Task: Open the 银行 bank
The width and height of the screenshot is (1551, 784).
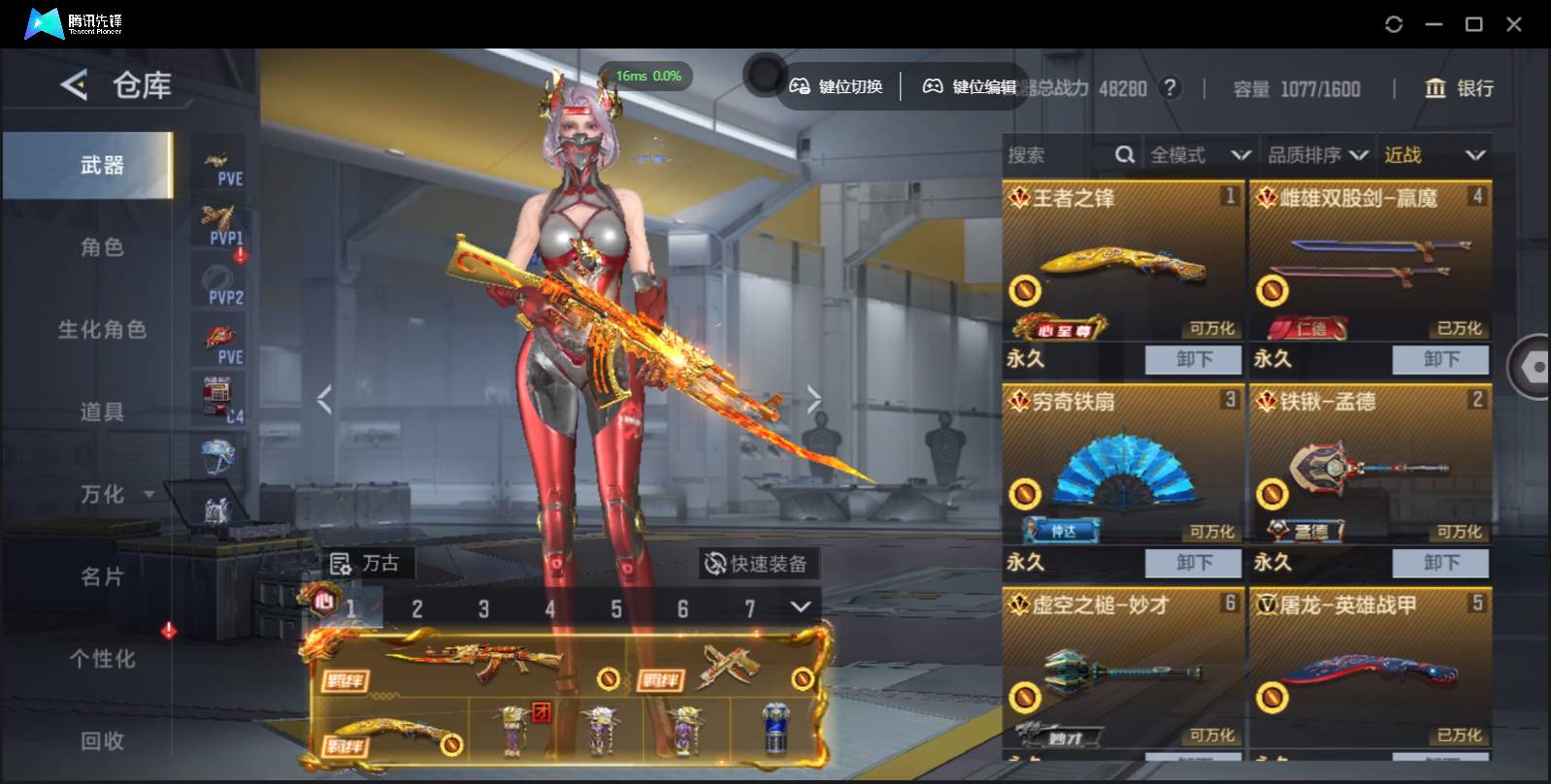Action: [x=1459, y=88]
